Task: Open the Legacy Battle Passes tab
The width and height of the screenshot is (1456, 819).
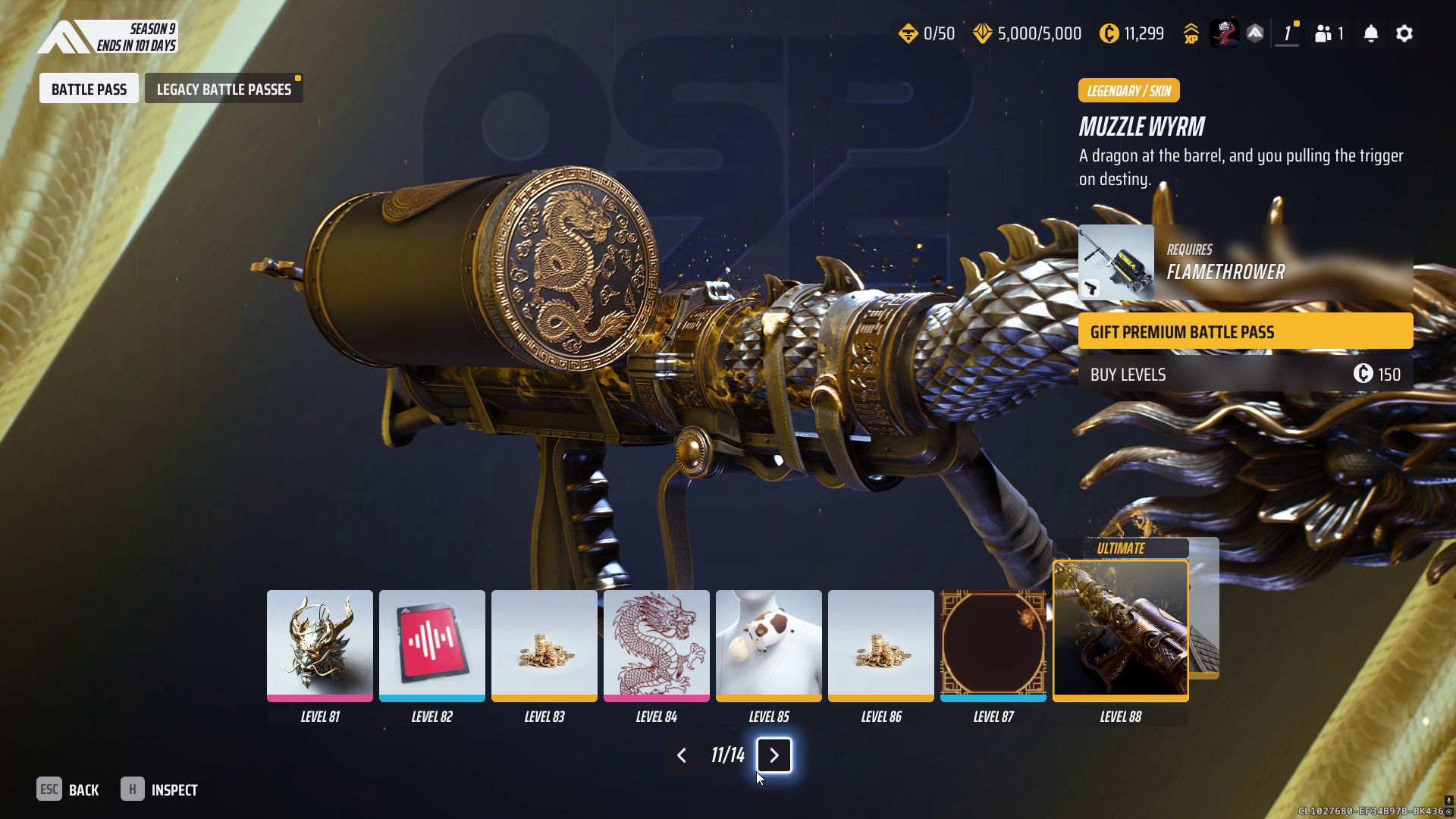Action: pyautogui.click(x=224, y=89)
